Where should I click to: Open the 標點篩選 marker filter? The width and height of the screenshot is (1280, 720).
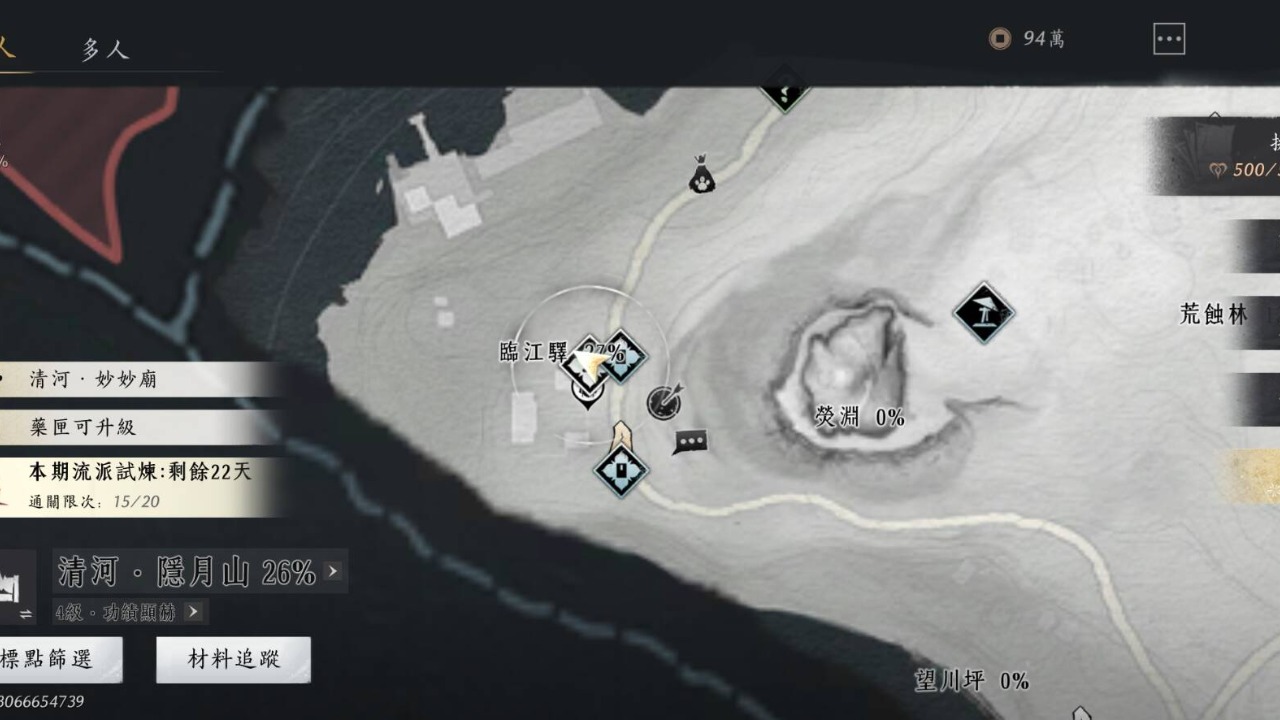(58, 659)
